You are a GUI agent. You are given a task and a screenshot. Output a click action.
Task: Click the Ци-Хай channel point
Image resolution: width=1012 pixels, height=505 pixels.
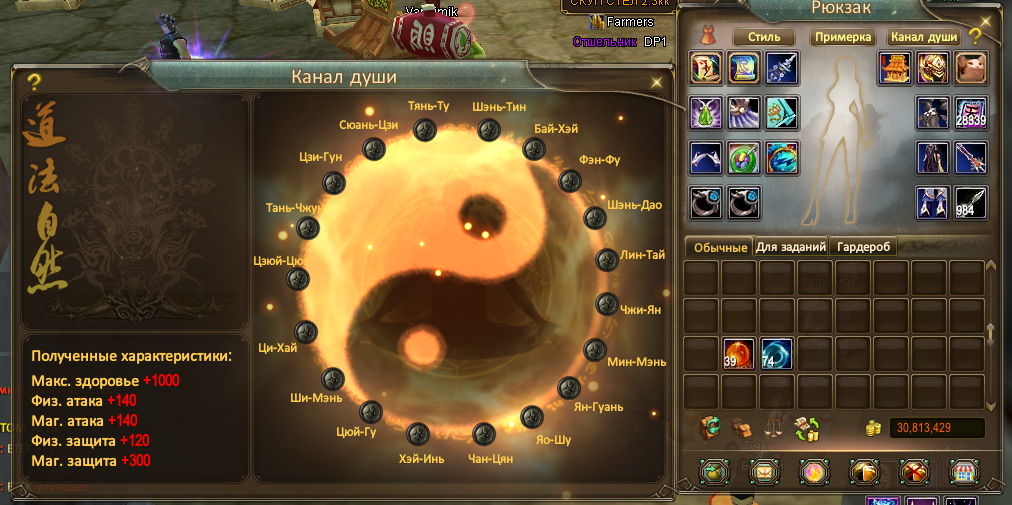point(306,332)
